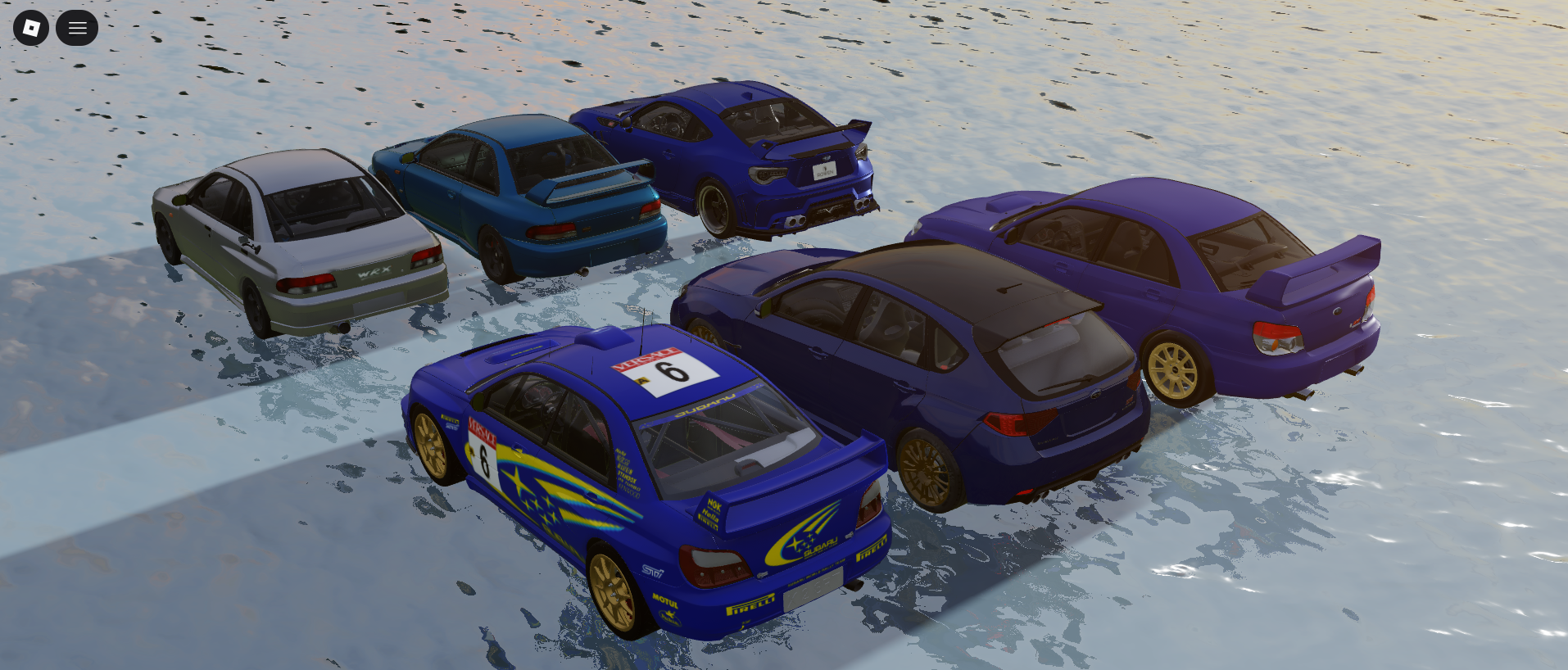Open the Roblox logo menu
This screenshot has height=670, width=1568.
[31, 28]
